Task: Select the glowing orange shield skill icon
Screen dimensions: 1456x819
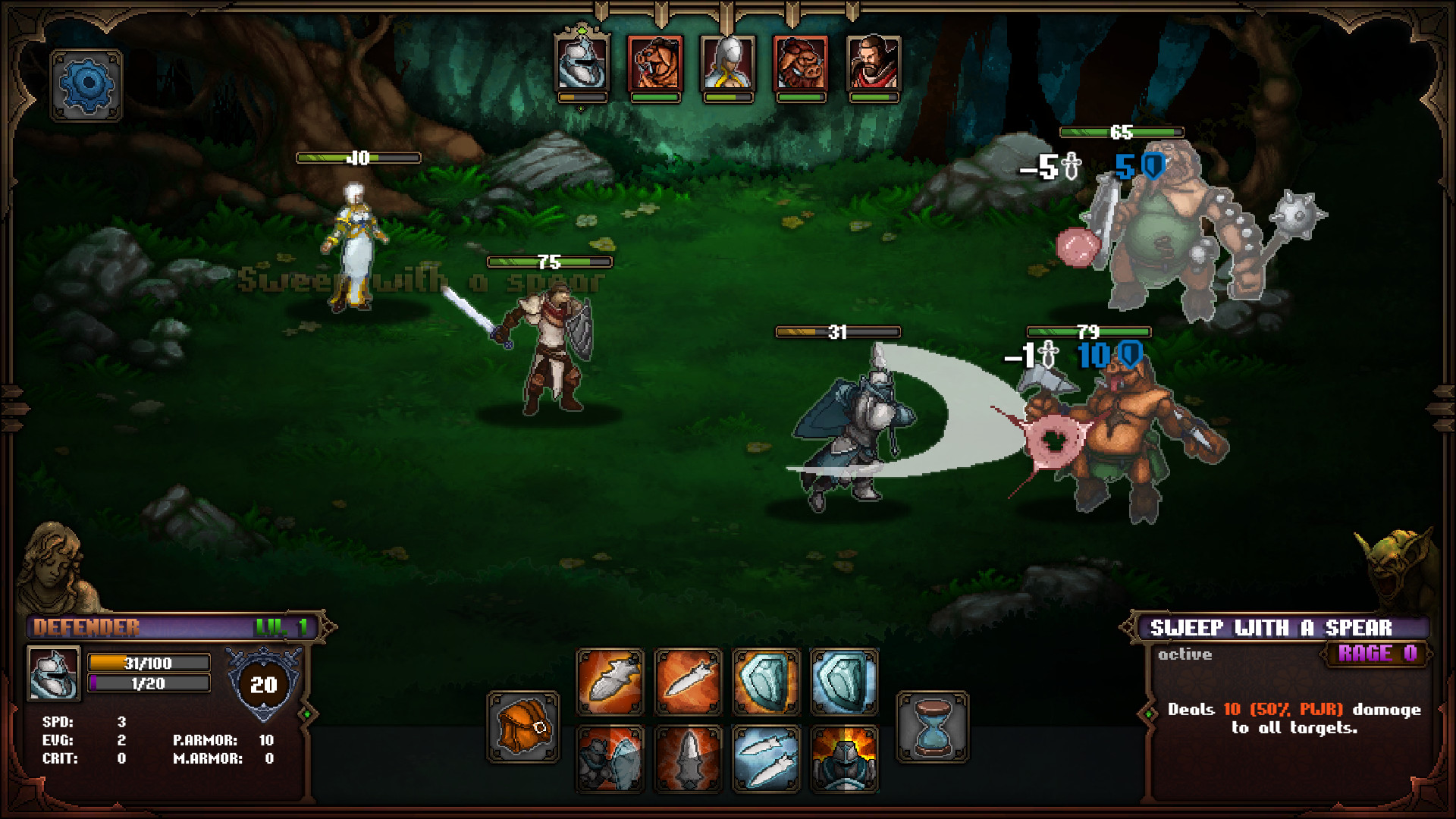Action: [x=766, y=681]
